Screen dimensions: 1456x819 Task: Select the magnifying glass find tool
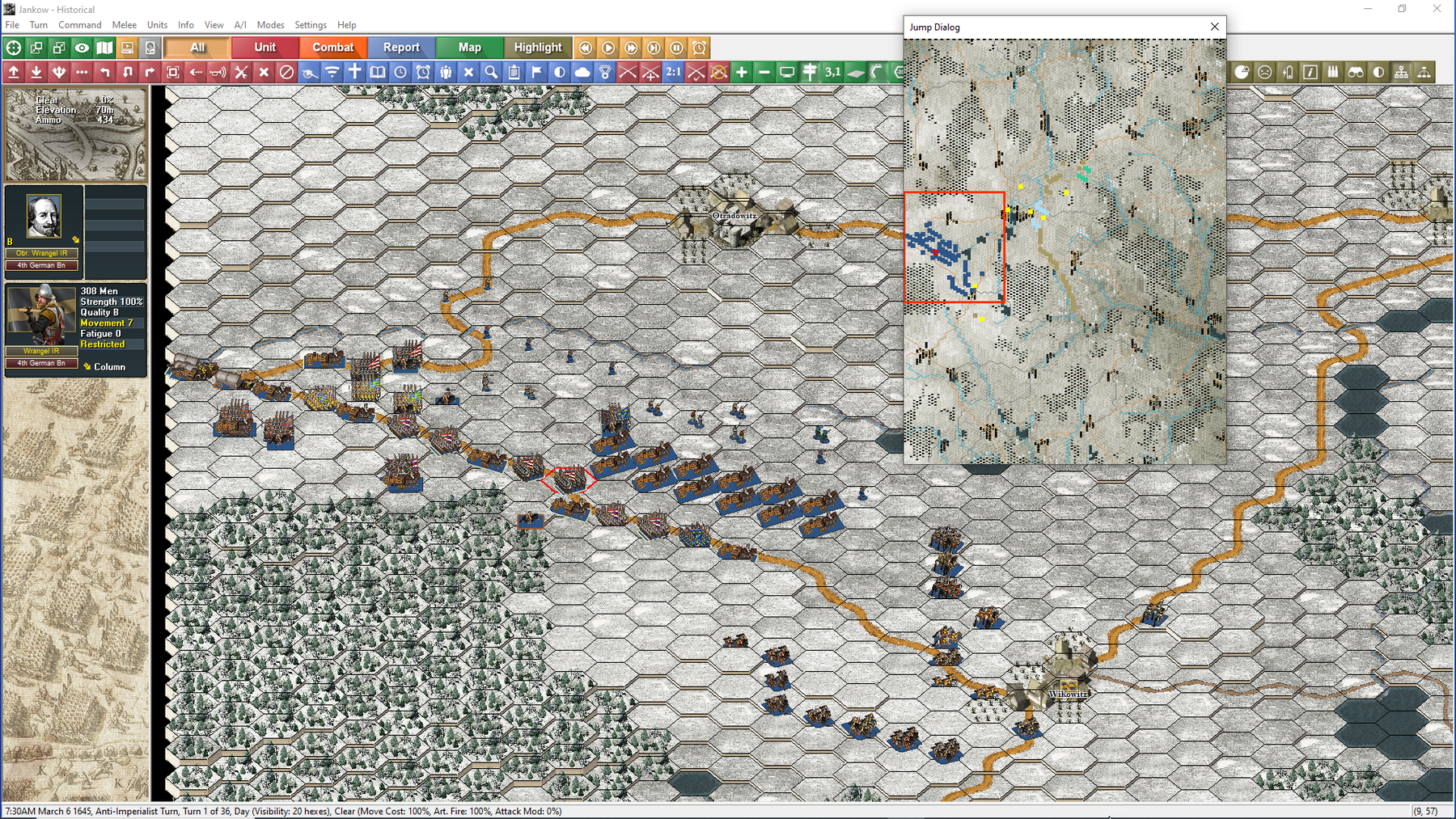pyautogui.click(x=491, y=73)
